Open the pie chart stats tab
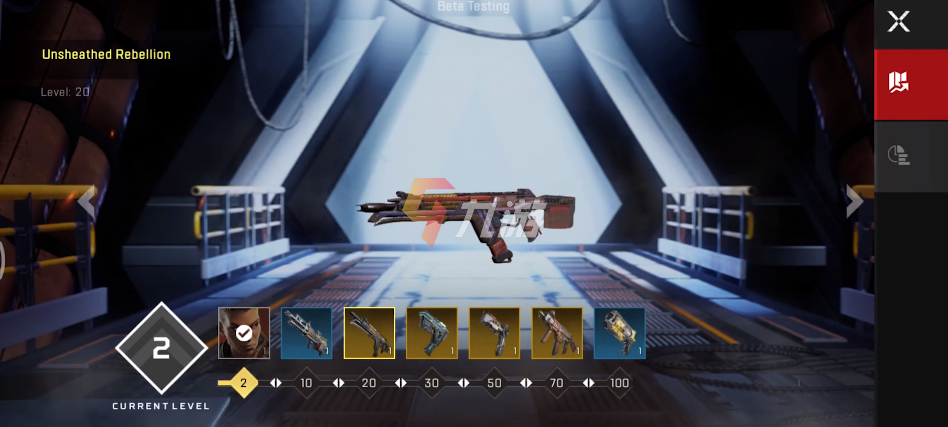Screen dimensions: 948x427 [899, 154]
